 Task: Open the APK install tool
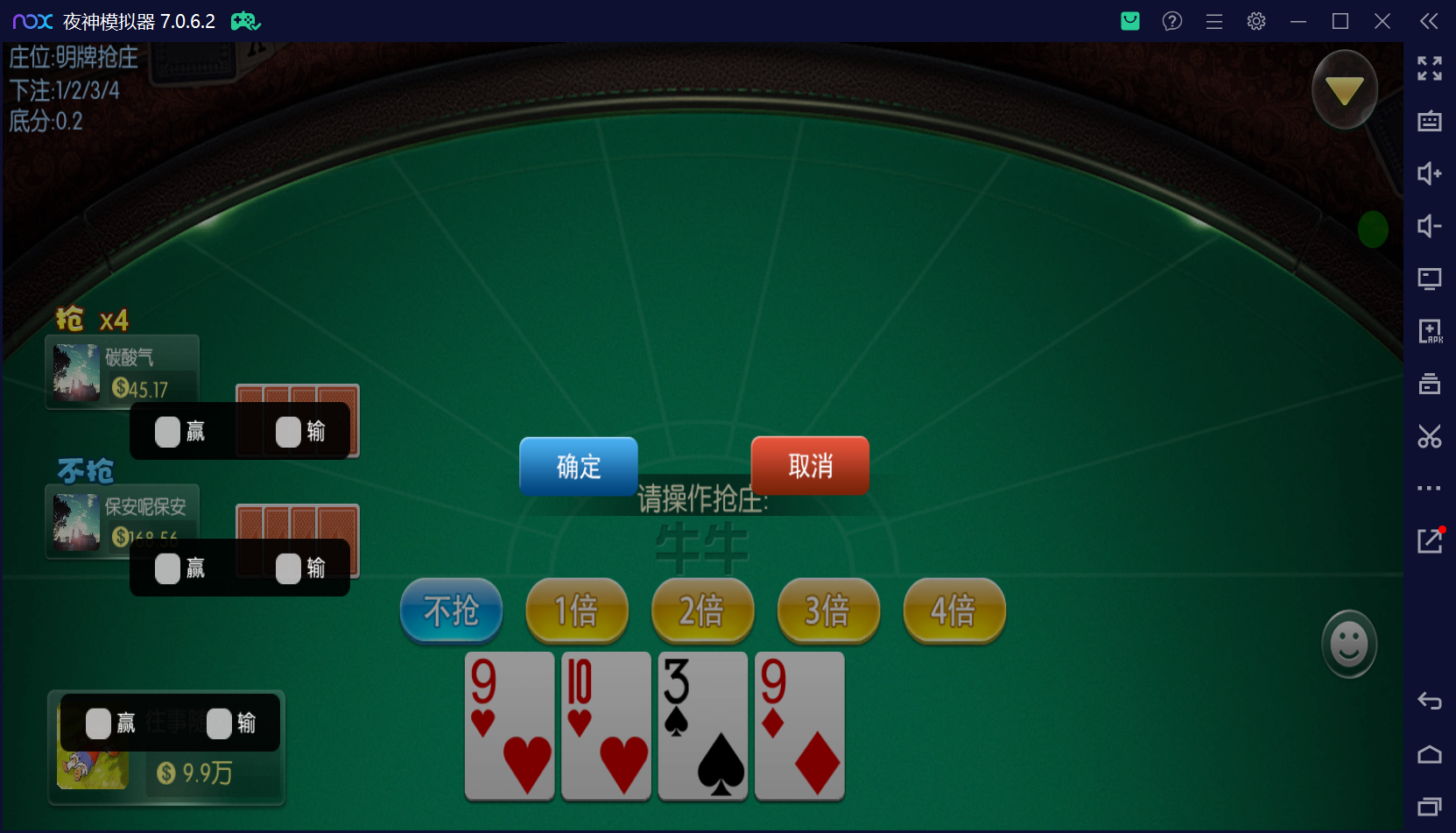[1429, 331]
